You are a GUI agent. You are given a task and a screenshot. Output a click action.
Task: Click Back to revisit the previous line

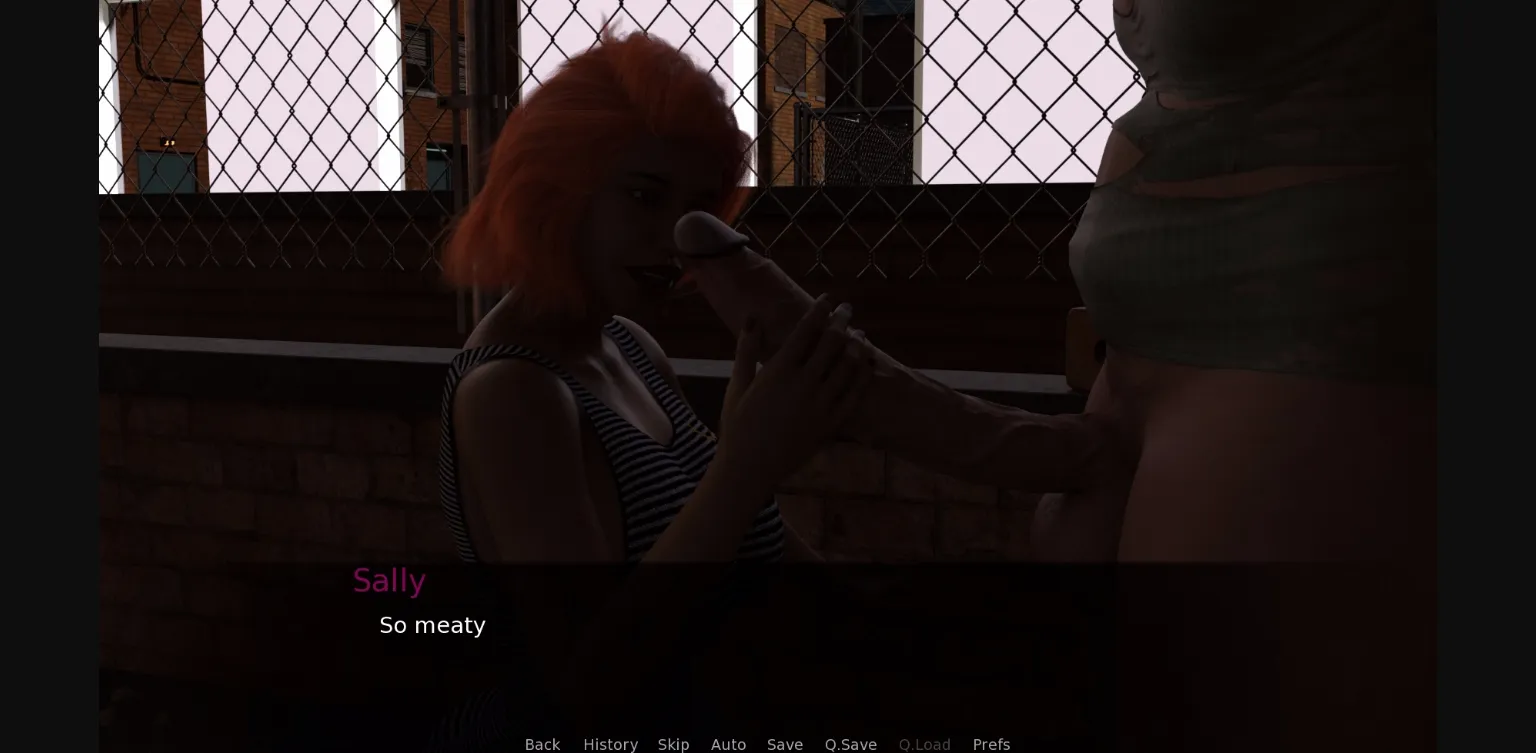coord(542,744)
